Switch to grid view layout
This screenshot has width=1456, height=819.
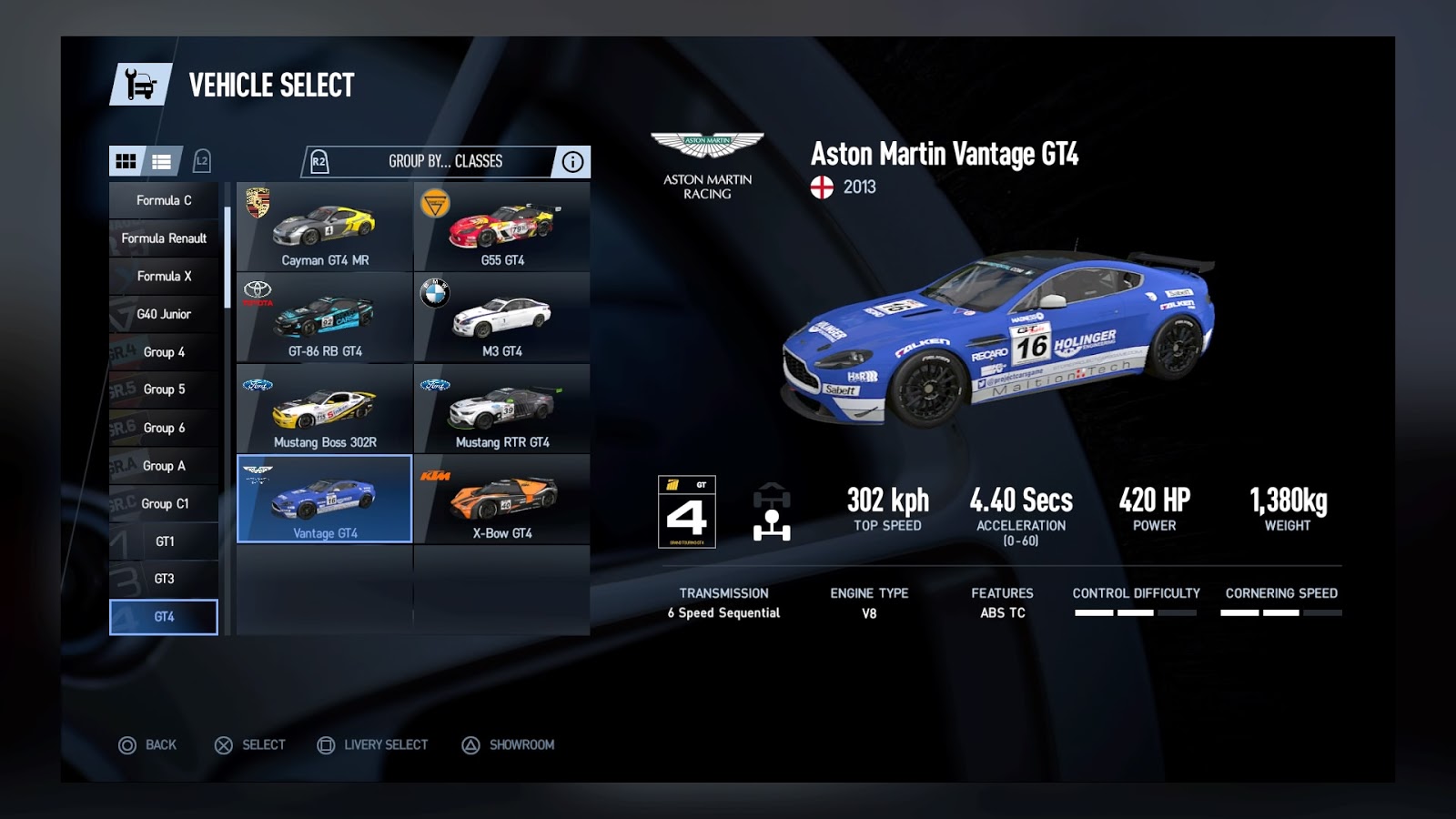[x=126, y=161]
